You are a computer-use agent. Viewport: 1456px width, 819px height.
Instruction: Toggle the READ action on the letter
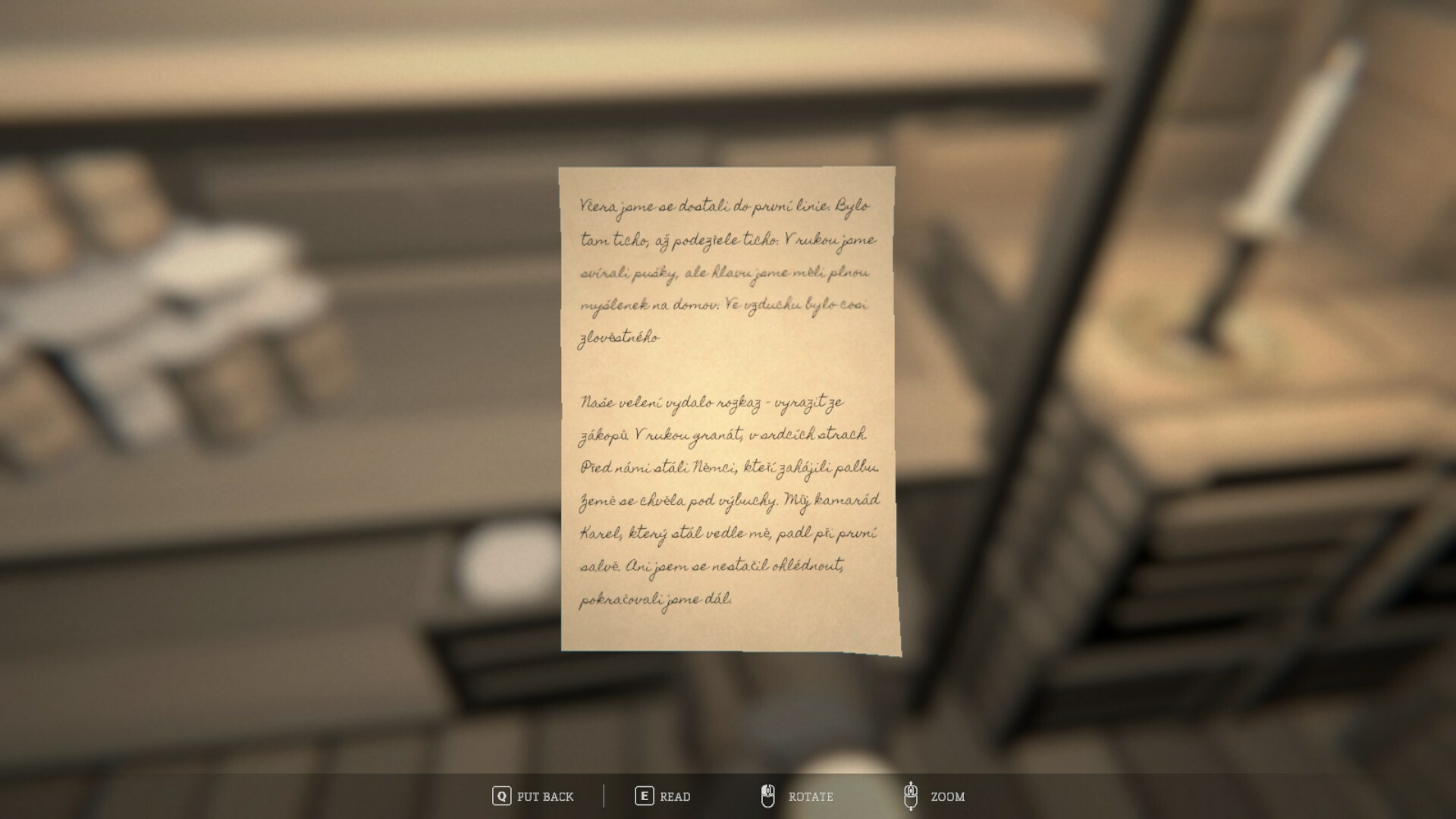click(673, 797)
